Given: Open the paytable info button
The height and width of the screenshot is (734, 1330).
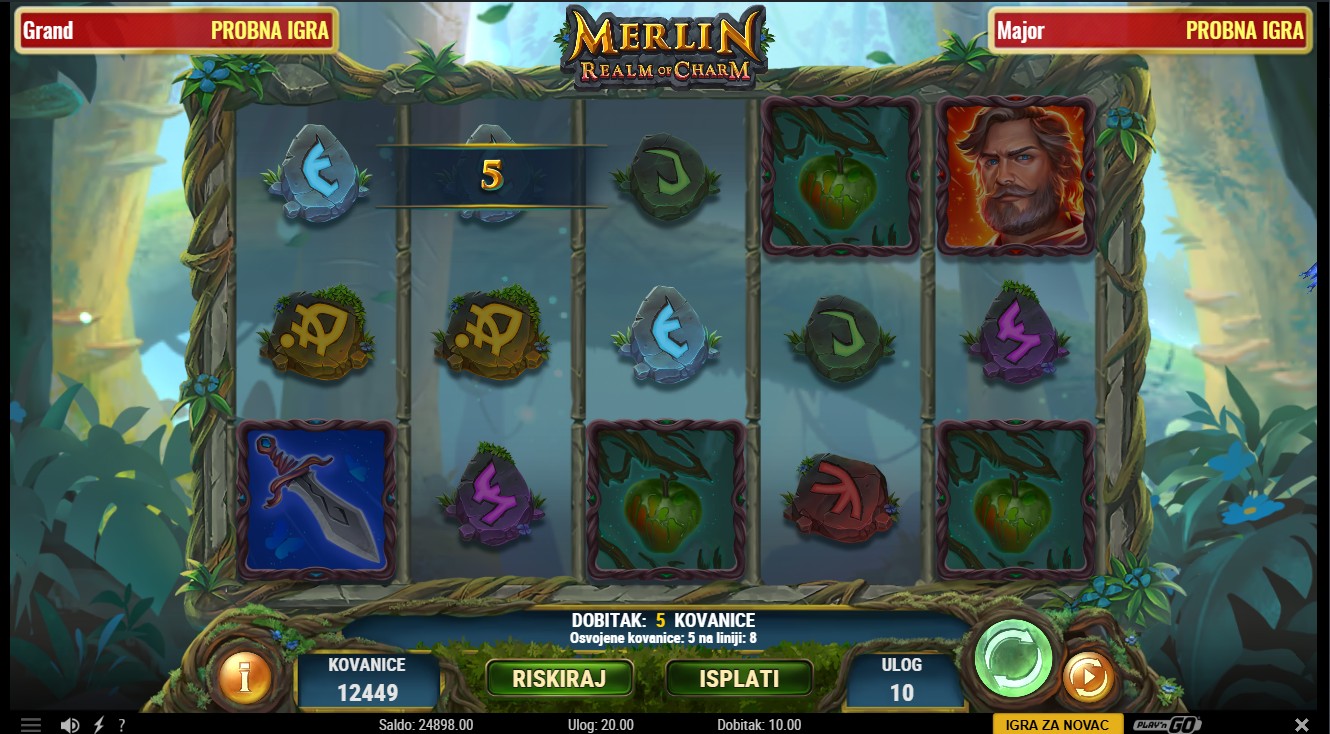Looking at the screenshot, I should coord(244,677).
